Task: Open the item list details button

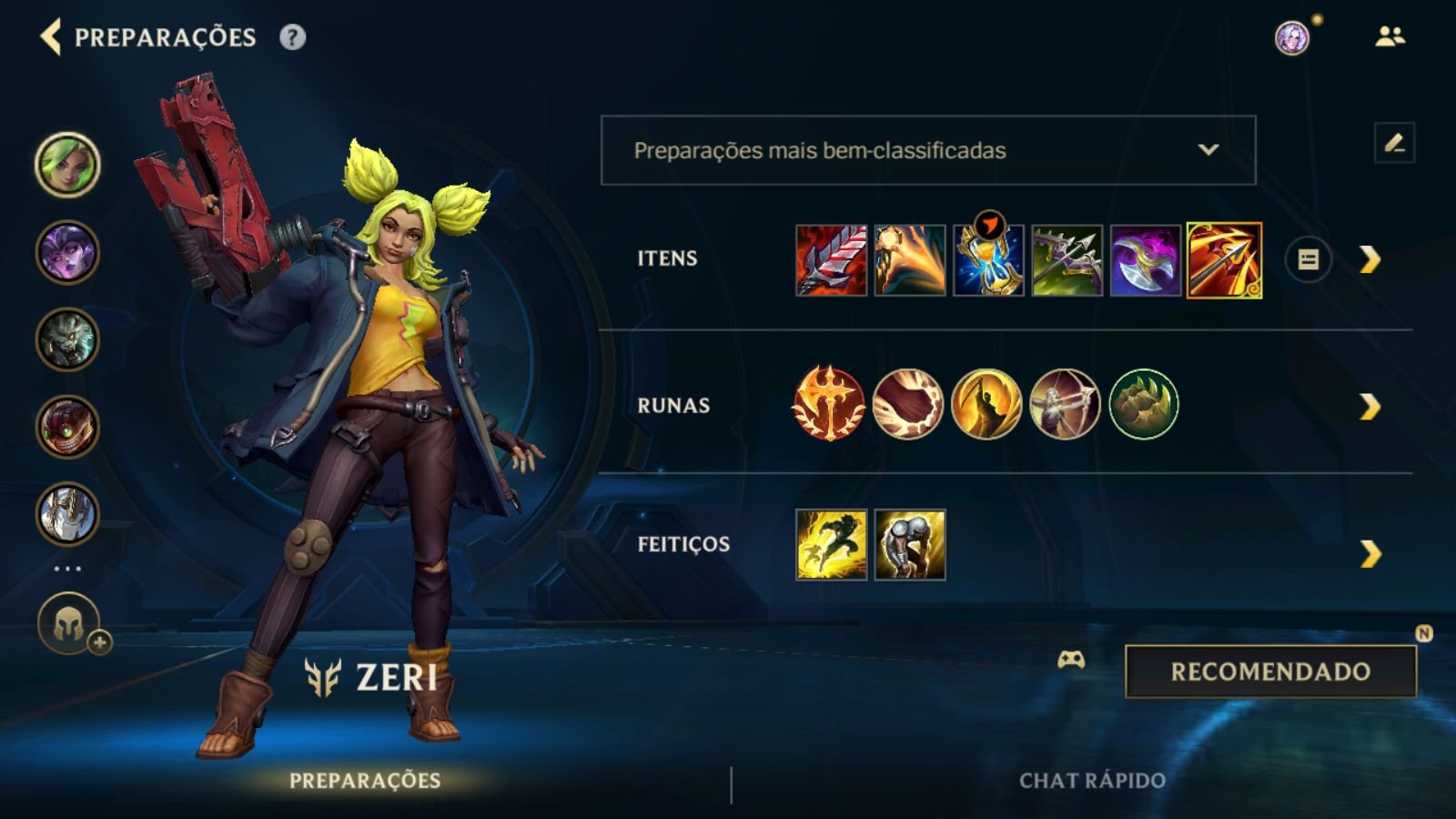Action: [x=1308, y=260]
